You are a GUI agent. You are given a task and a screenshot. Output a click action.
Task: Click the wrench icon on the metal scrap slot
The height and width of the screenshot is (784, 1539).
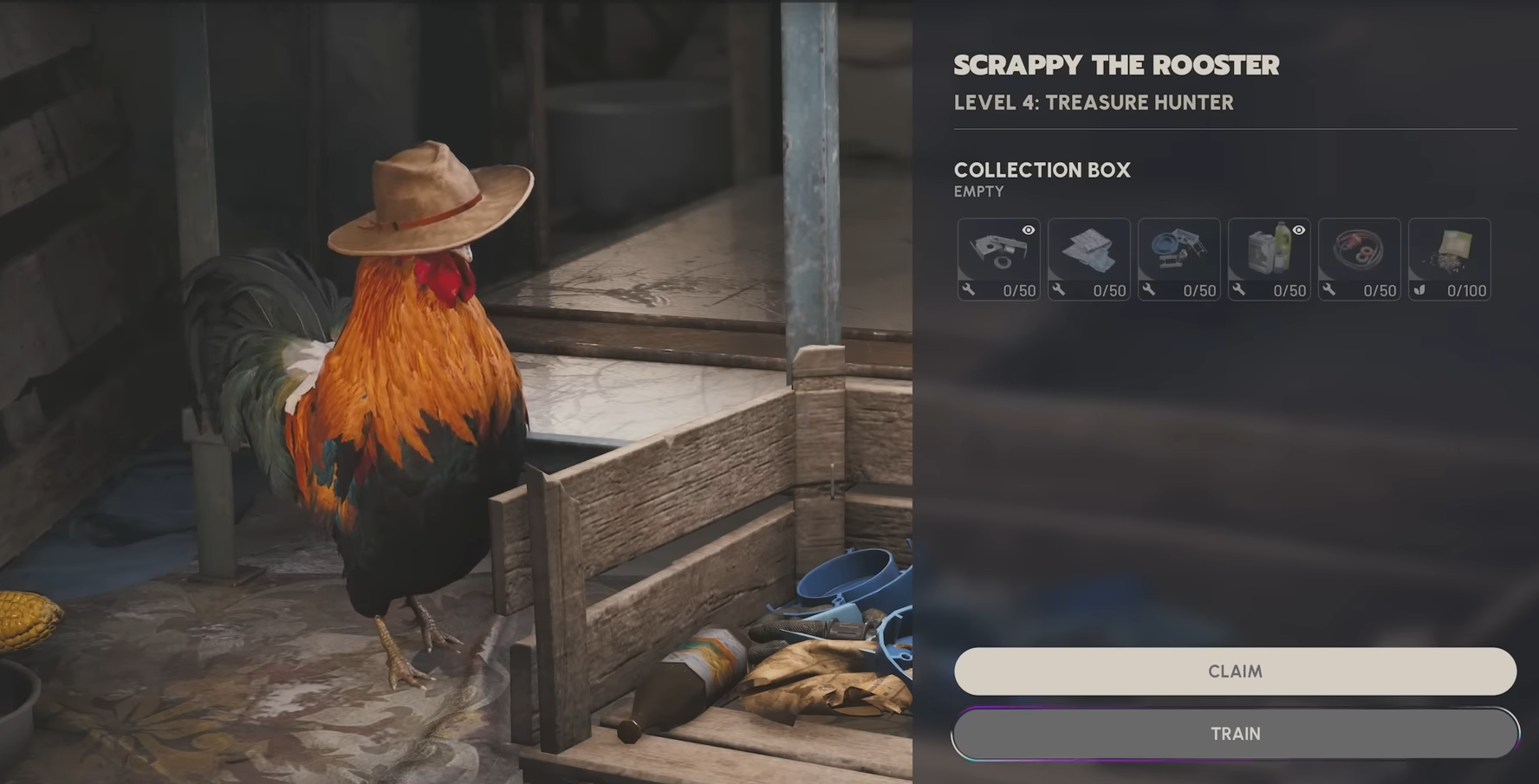(x=971, y=290)
